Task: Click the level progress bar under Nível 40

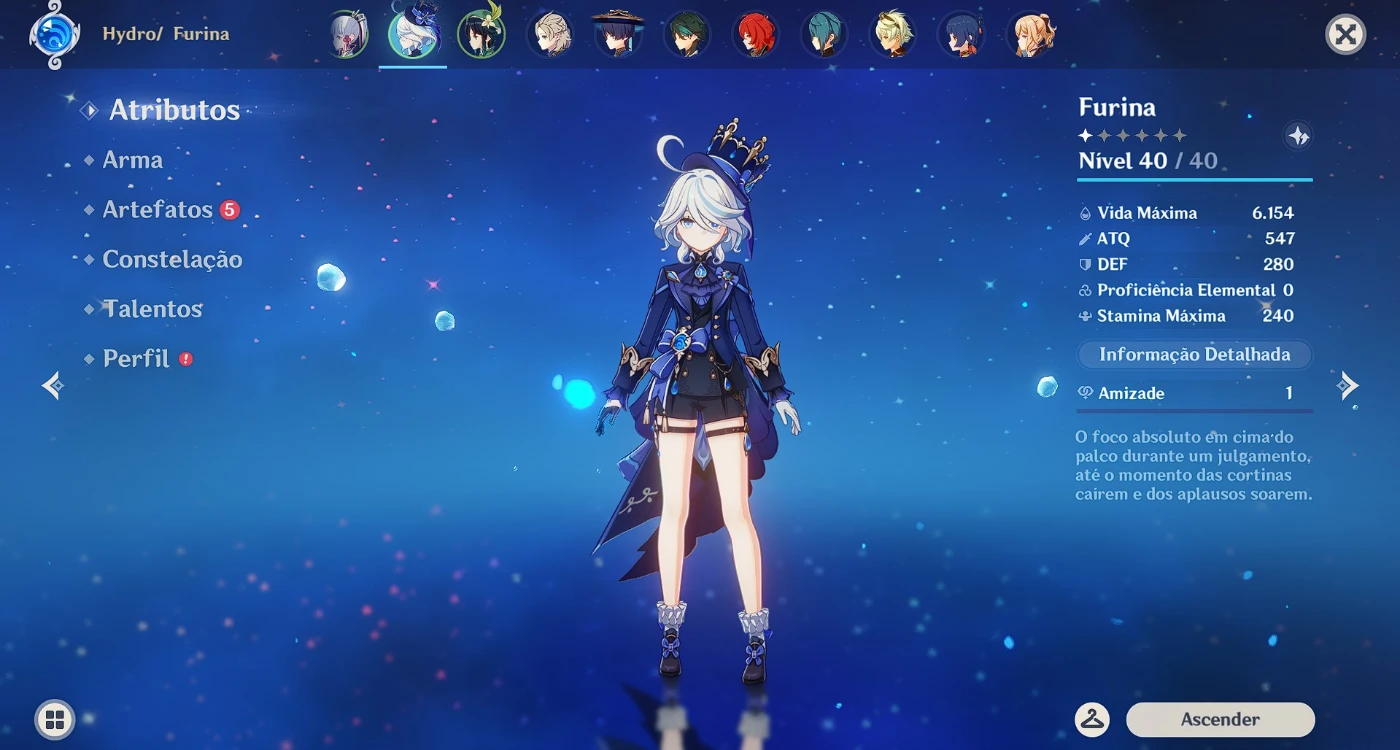Action: (x=1194, y=178)
